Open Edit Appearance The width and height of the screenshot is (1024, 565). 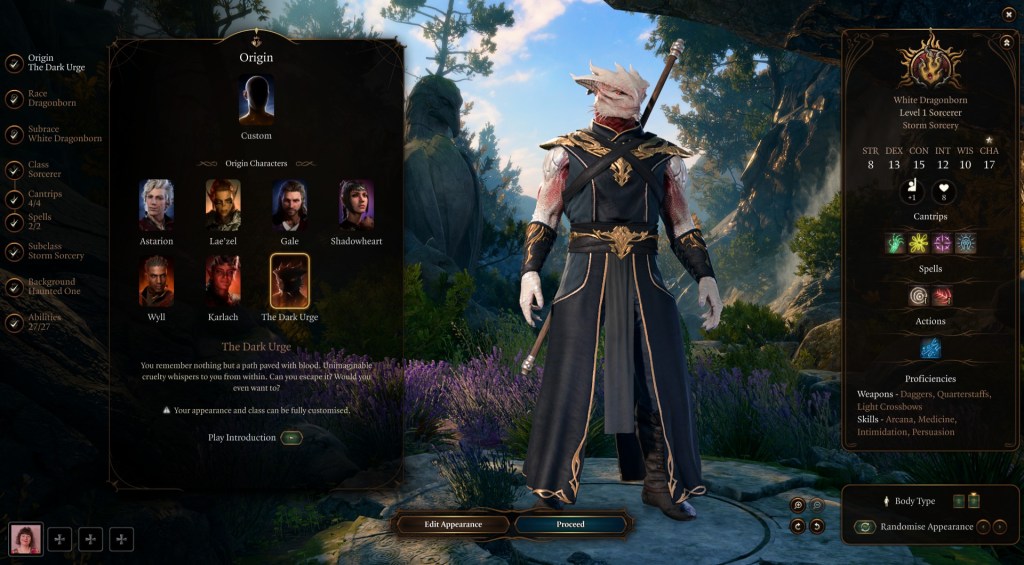click(x=453, y=524)
